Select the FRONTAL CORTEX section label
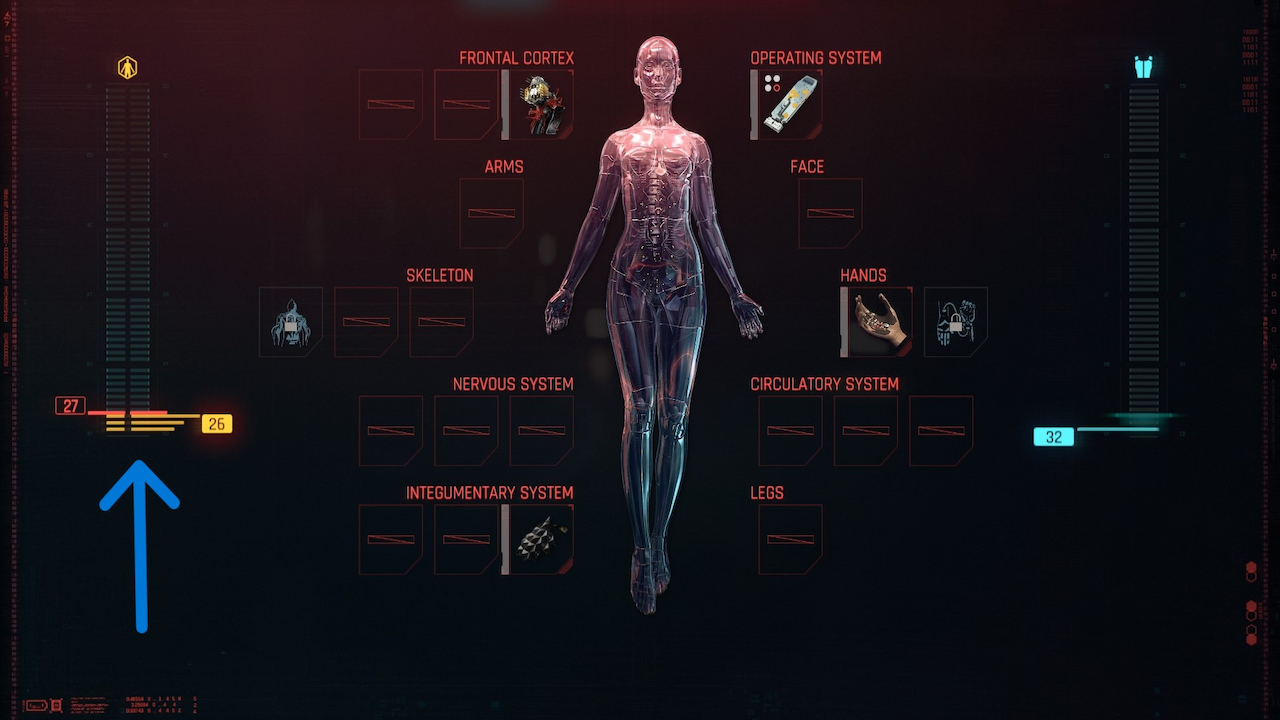This screenshot has height=720, width=1280. tap(516, 57)
